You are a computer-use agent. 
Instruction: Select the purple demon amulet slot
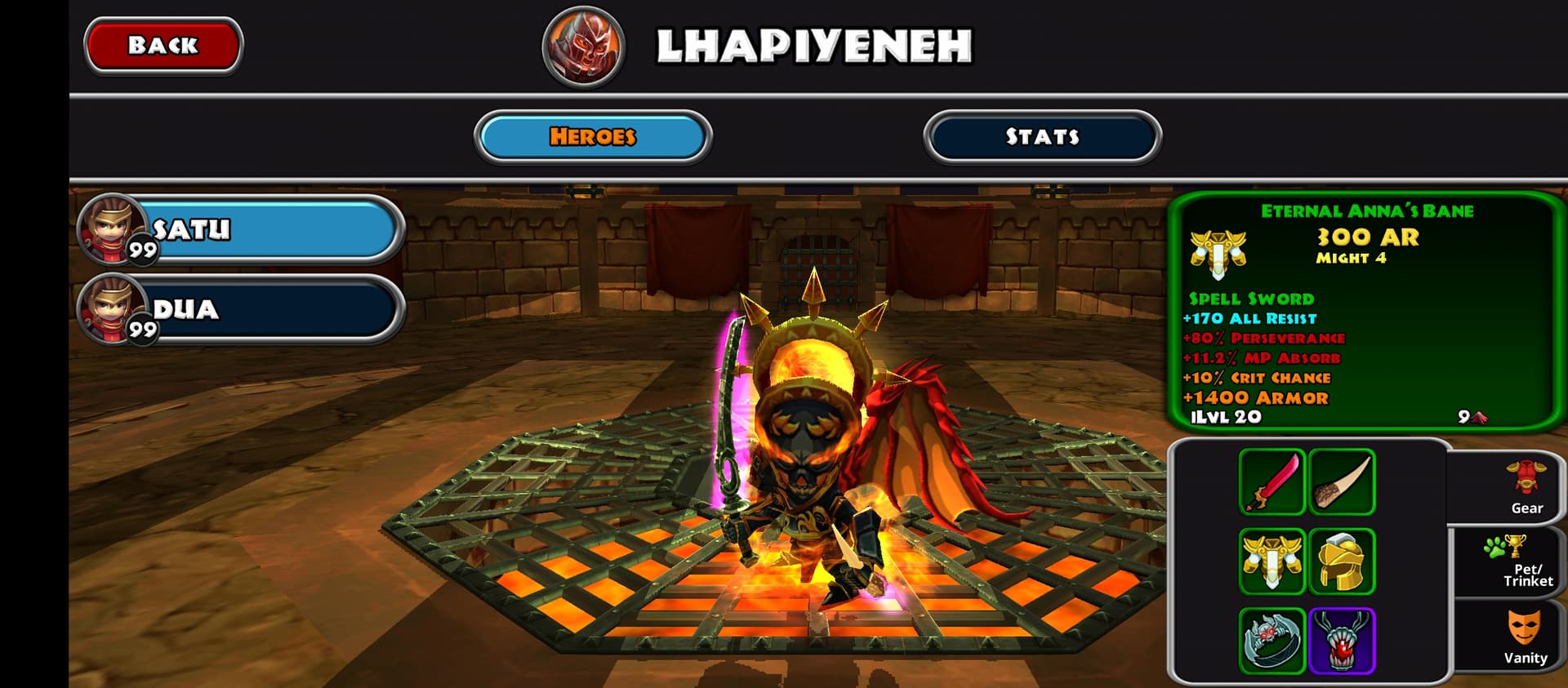[1342, 641]
